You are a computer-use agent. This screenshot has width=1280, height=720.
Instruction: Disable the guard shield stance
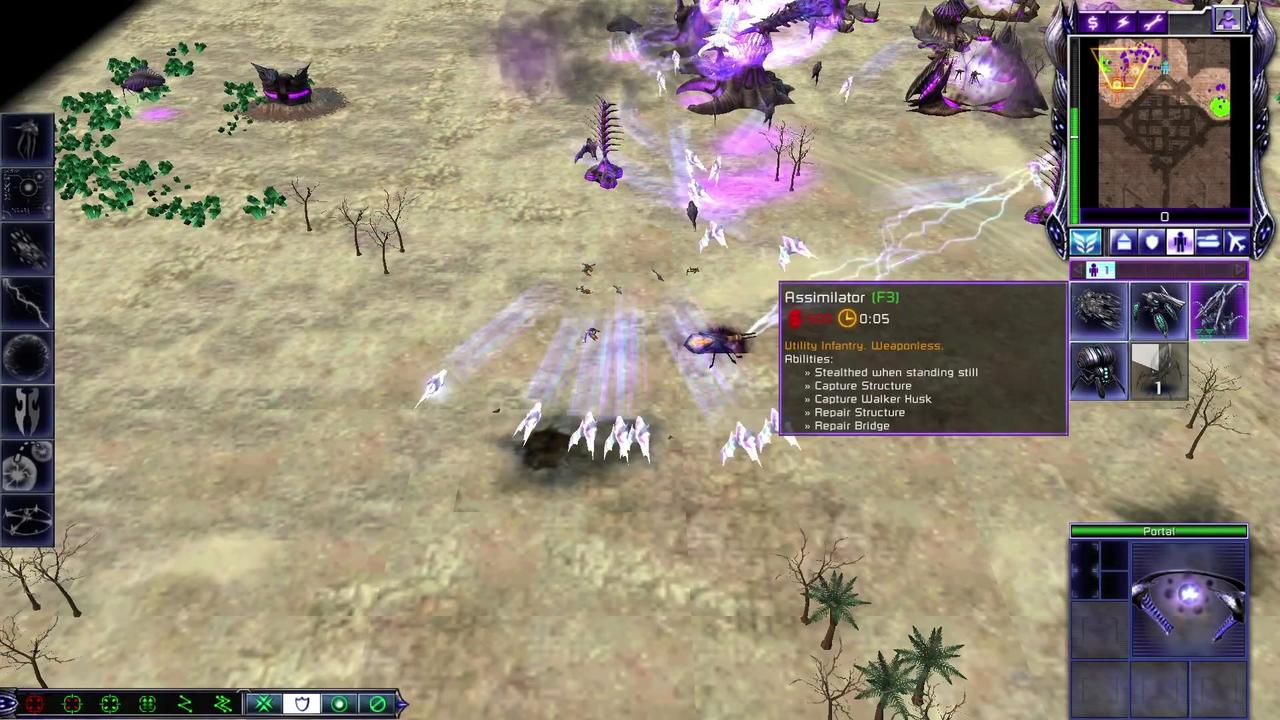click(302, 703)
